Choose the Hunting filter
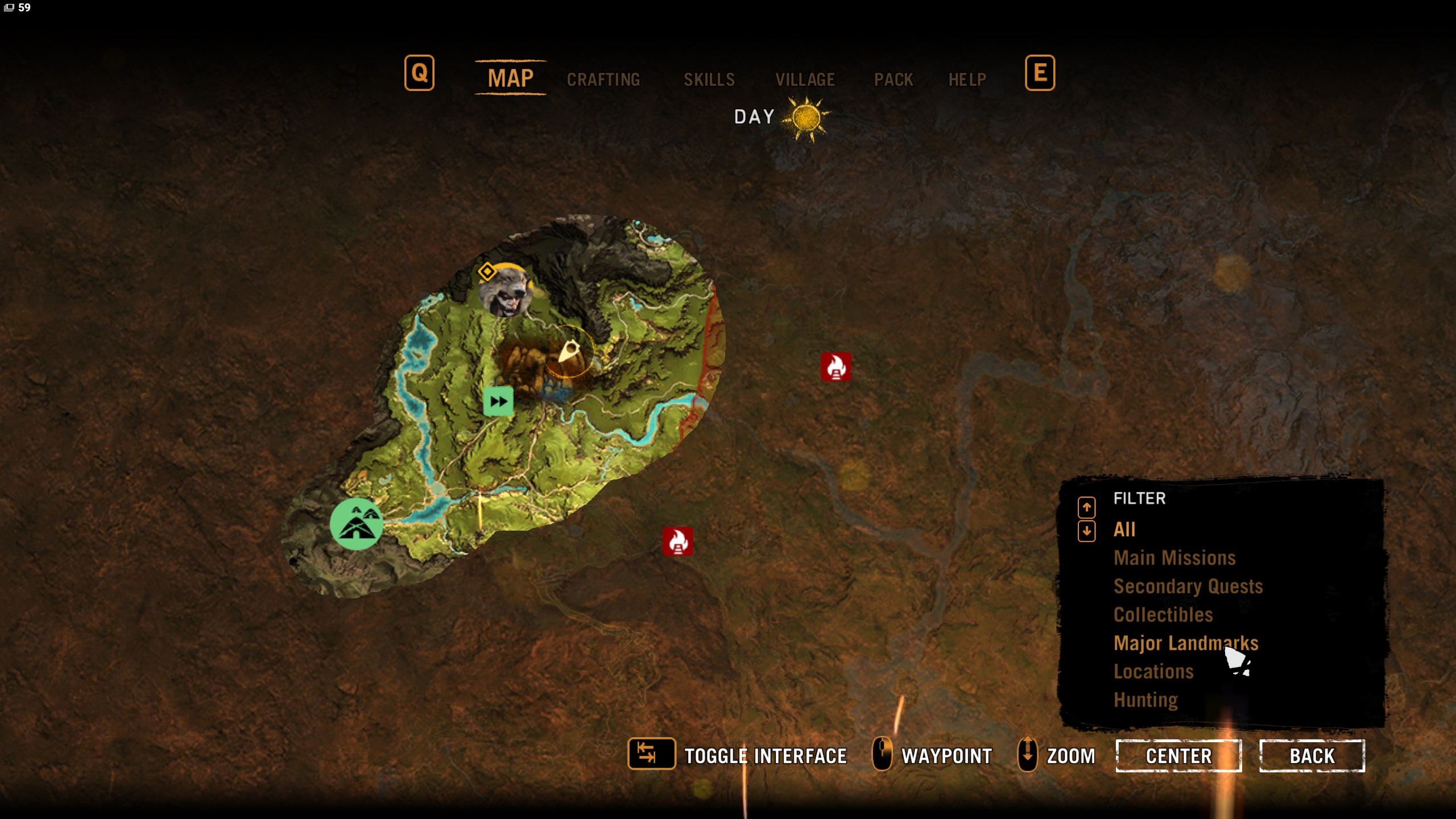This screenshot has height=819, width=1456. [1145, 700]
